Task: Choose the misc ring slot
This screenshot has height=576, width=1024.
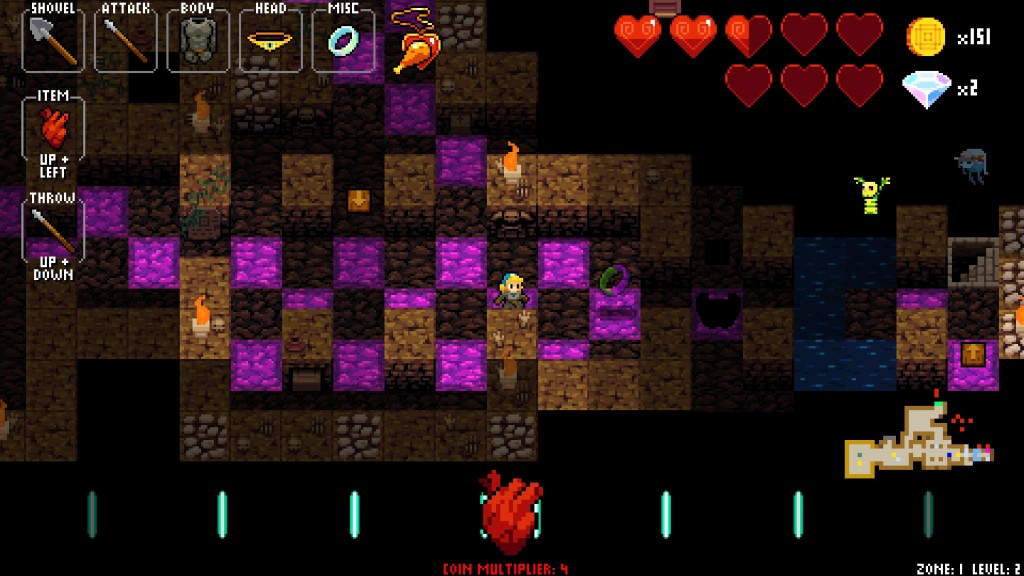Action: click(x=343, y=41)
